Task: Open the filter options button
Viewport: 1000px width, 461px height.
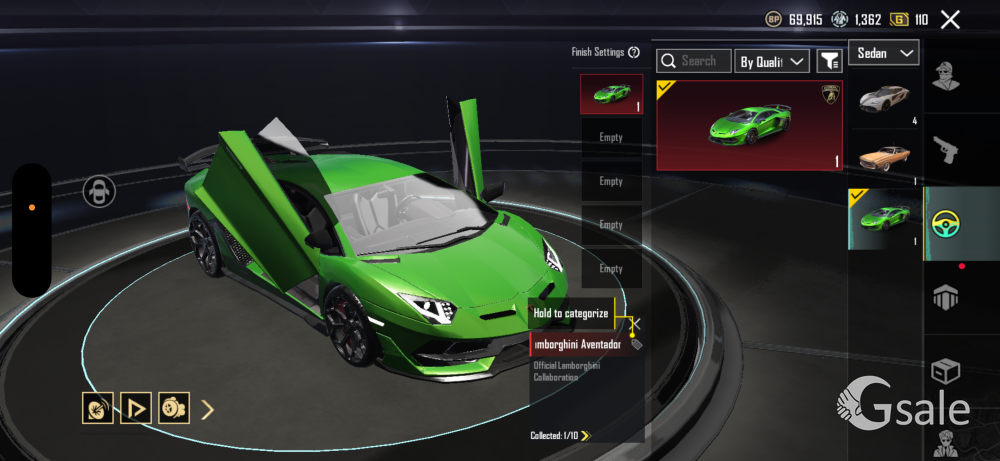Action: 829,61
